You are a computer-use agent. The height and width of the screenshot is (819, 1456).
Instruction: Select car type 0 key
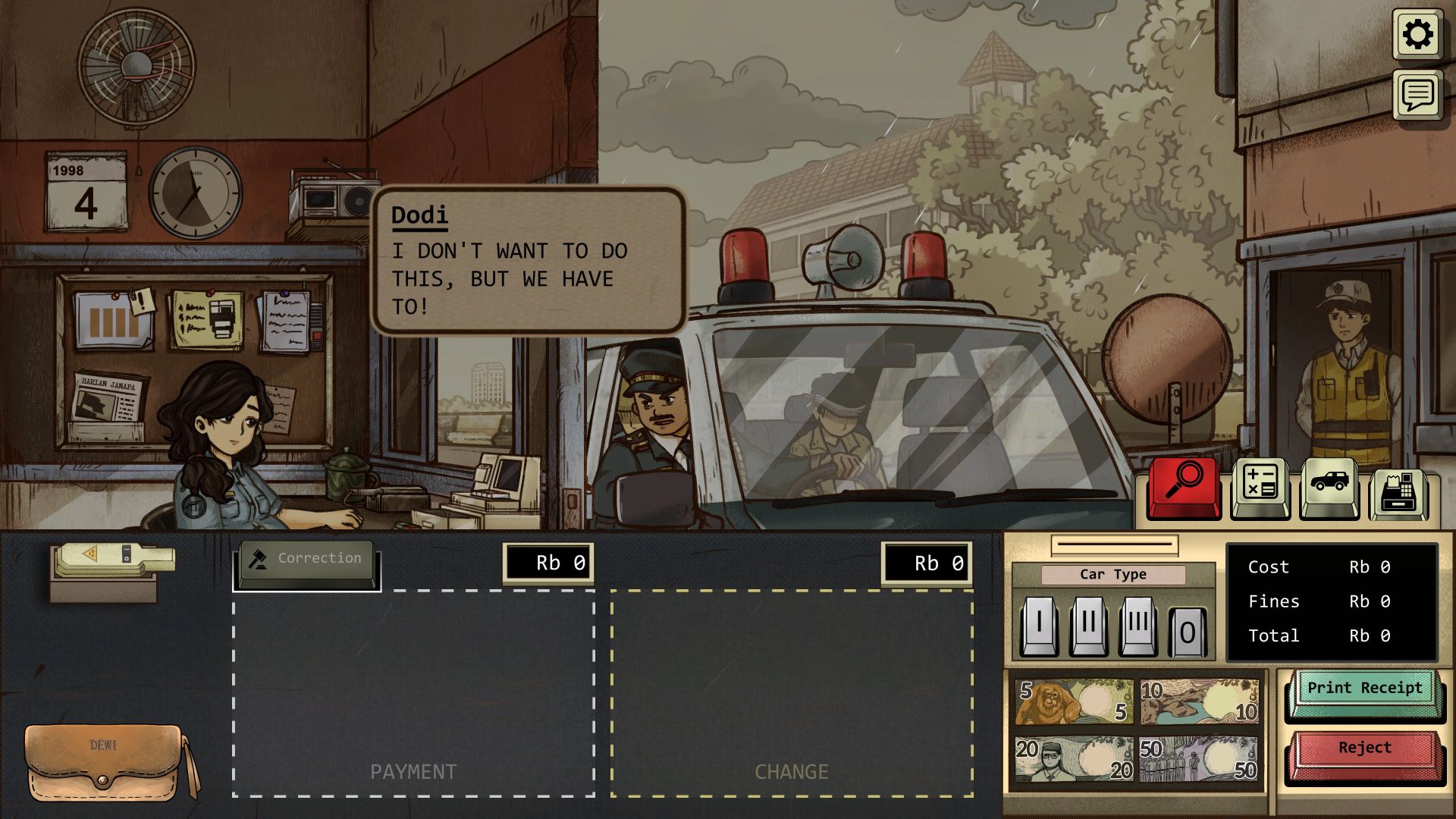[x=1187, y=629]
